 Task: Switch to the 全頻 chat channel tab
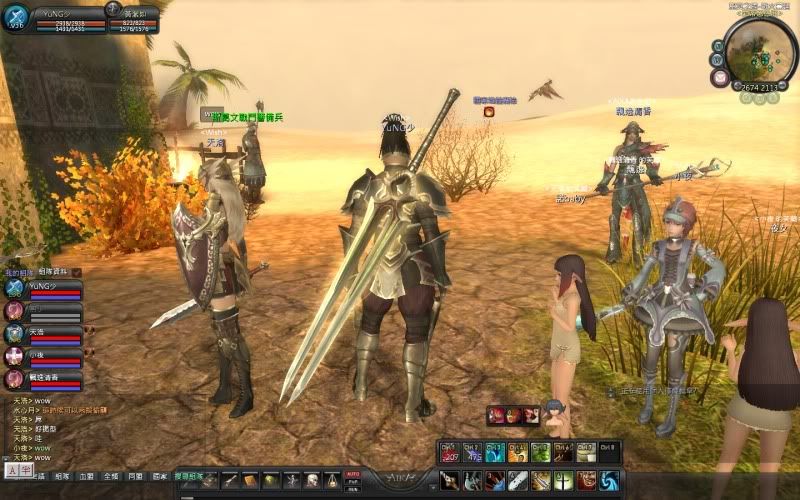tap(111, 478)
